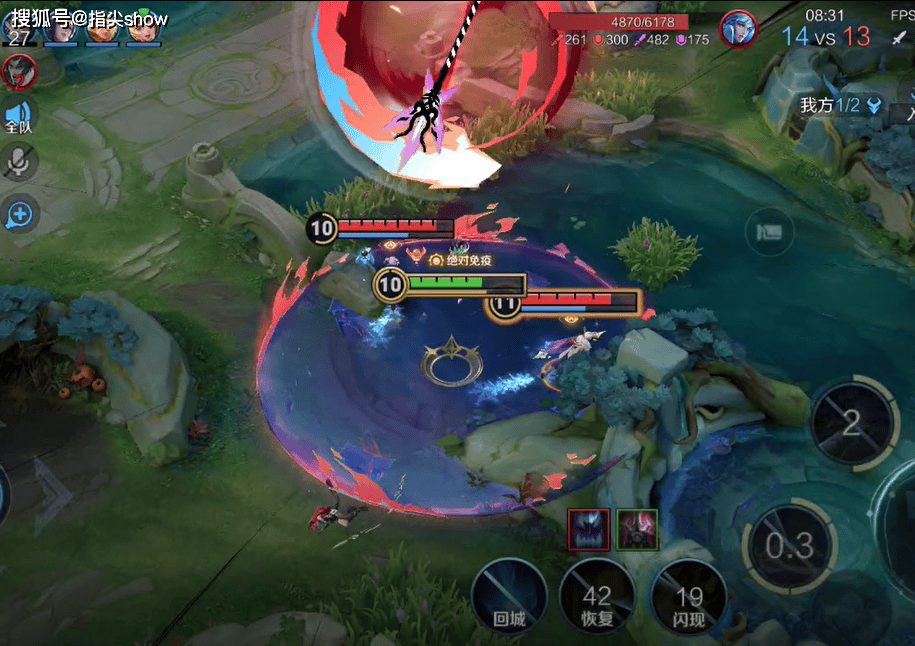Activate the skill showing cooldown 2
The height and width of the screenshot is (646, 915).
(851, 423)
